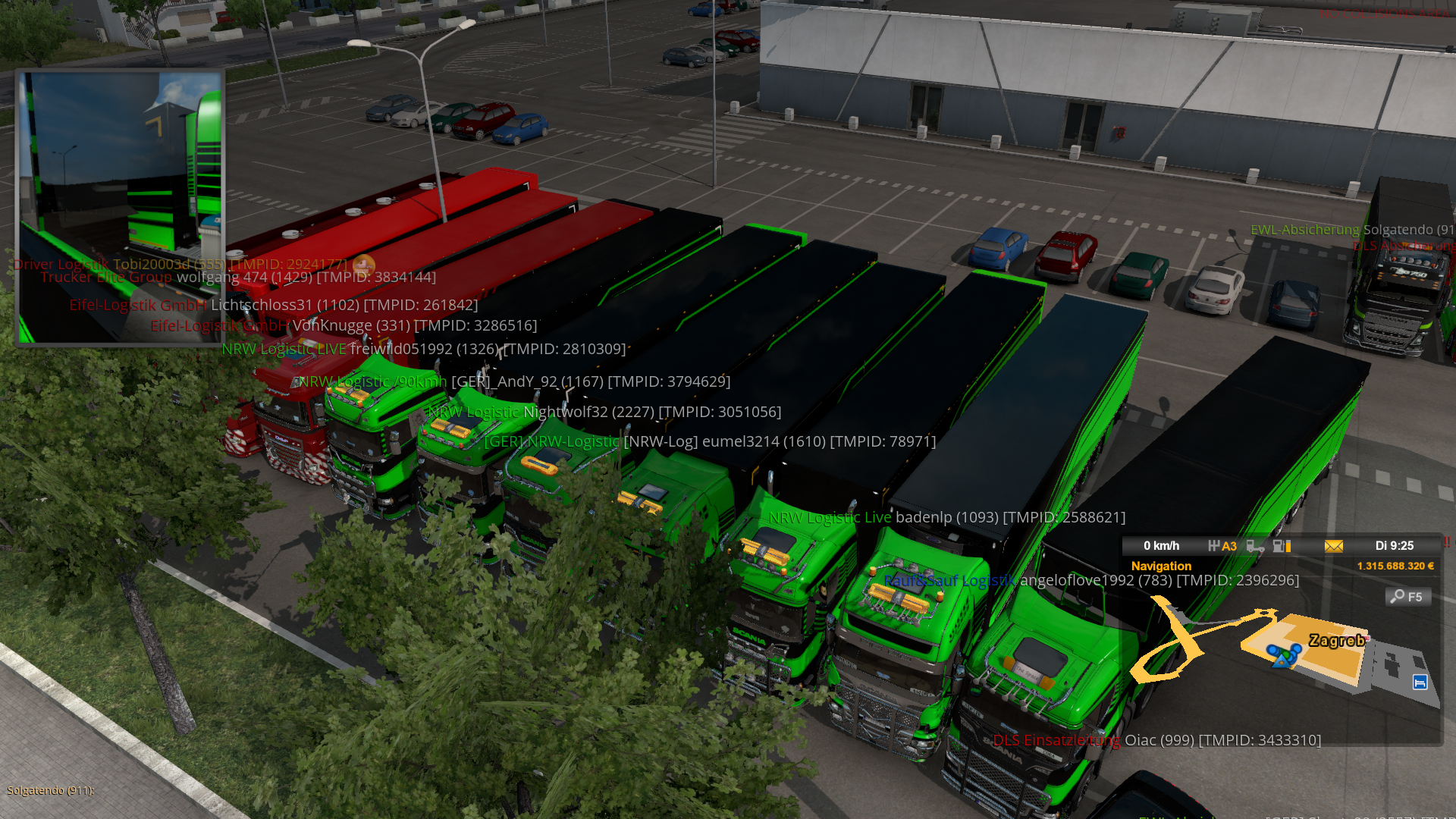Screen dimensions: 1456x819
Task: Select the blue rest stop bed icon
Action: pos(1420,682)
